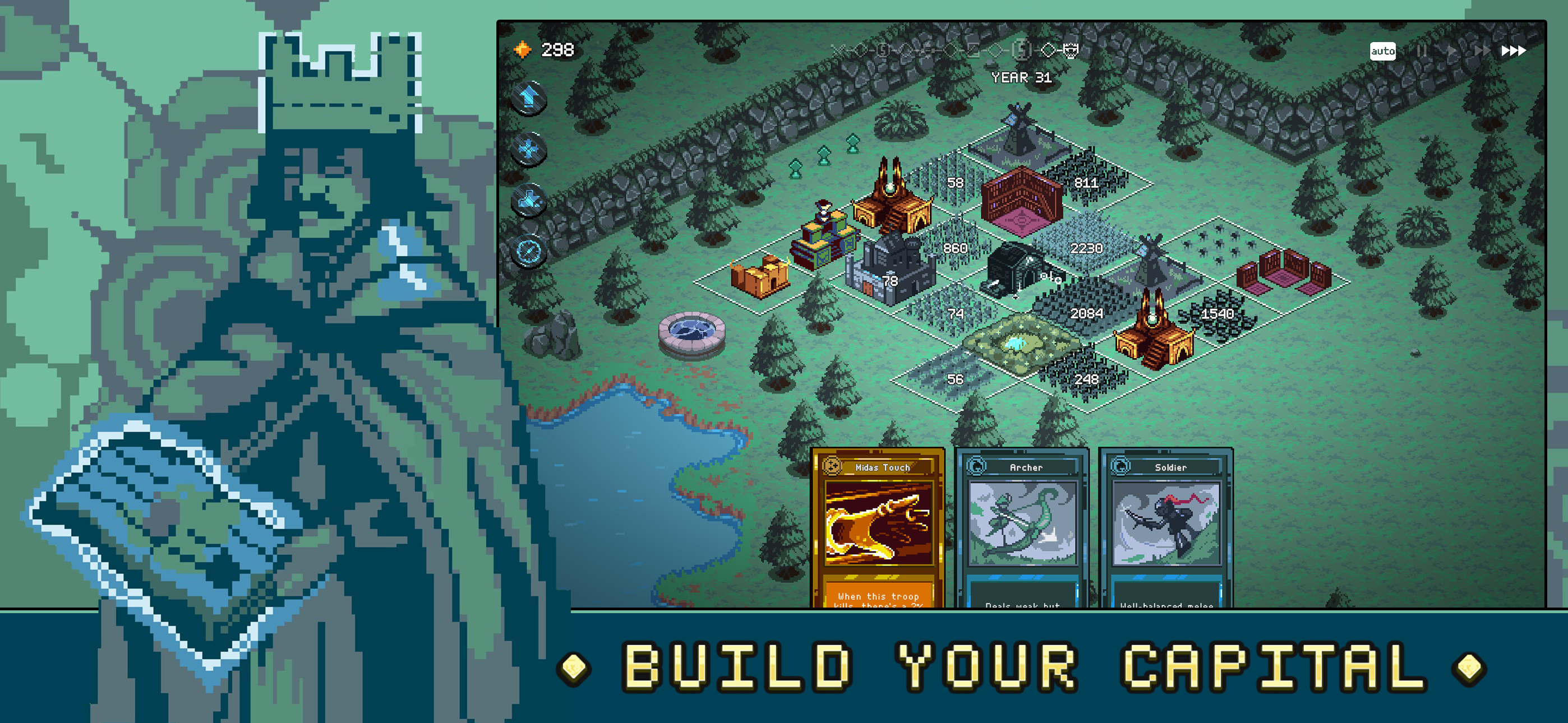This screenshot has height=723, width=1568.
Task: Toggle the auto speed setting
Action: pyautogui.click(x=1383, y=52)
